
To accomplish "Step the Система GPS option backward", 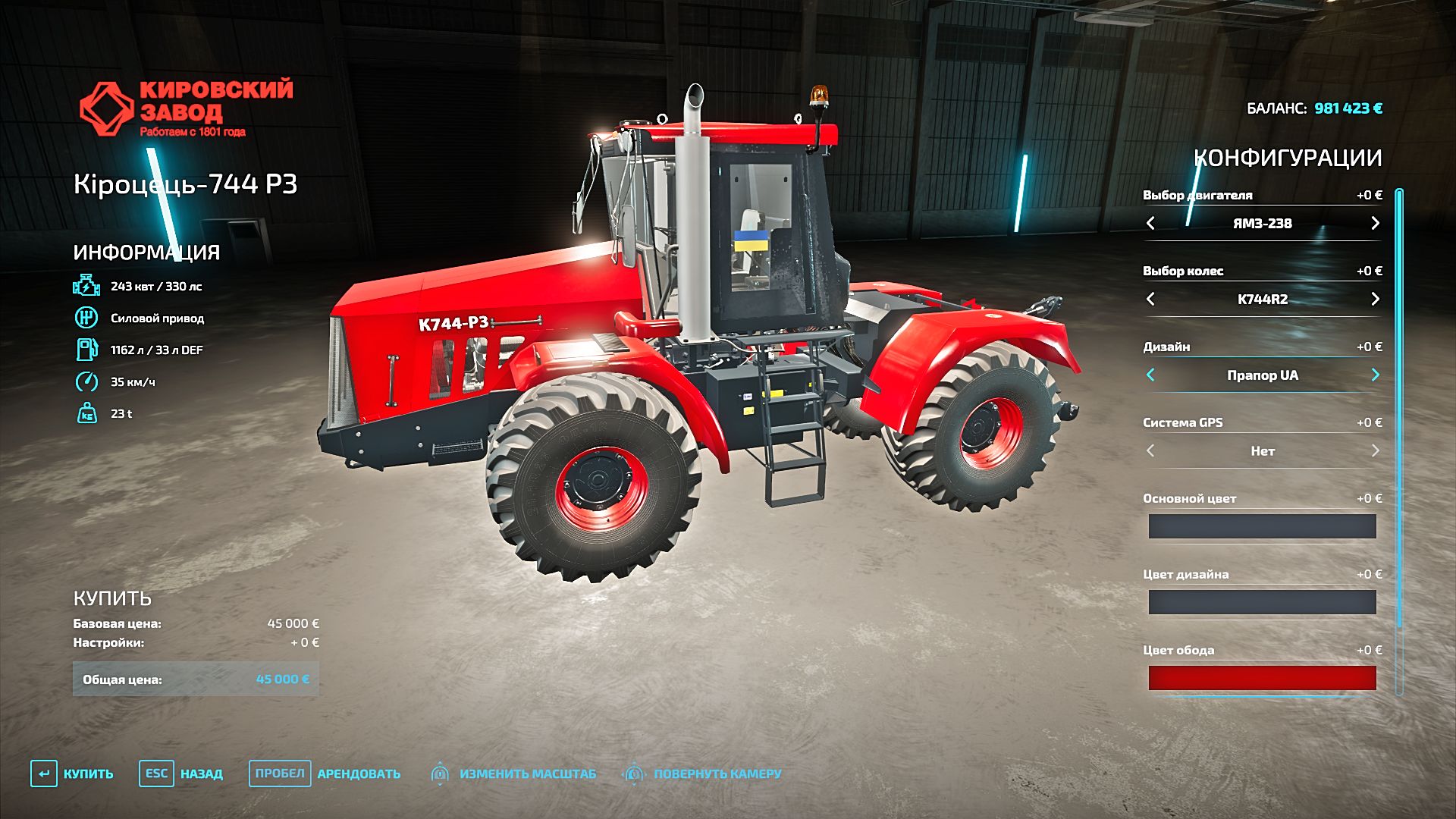I will (x=1150, y=450).
